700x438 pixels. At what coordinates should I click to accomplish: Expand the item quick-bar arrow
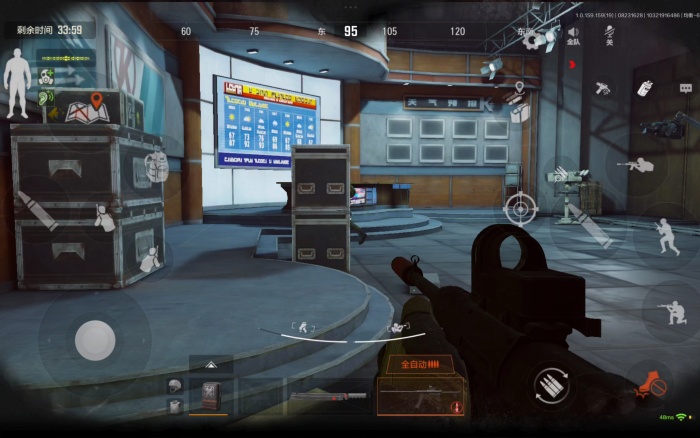coord(211,365)
